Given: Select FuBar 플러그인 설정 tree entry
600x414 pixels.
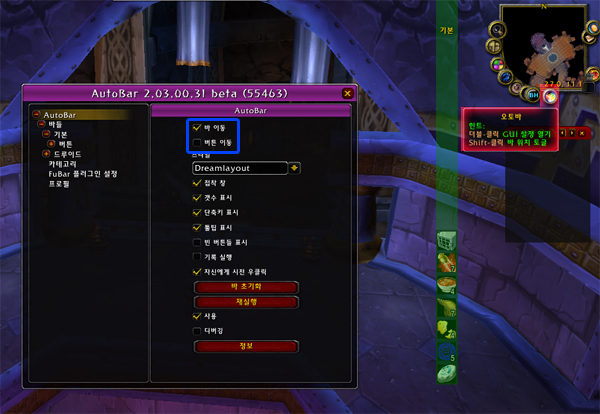Looking at the screenshot, I should coord(83,174).
